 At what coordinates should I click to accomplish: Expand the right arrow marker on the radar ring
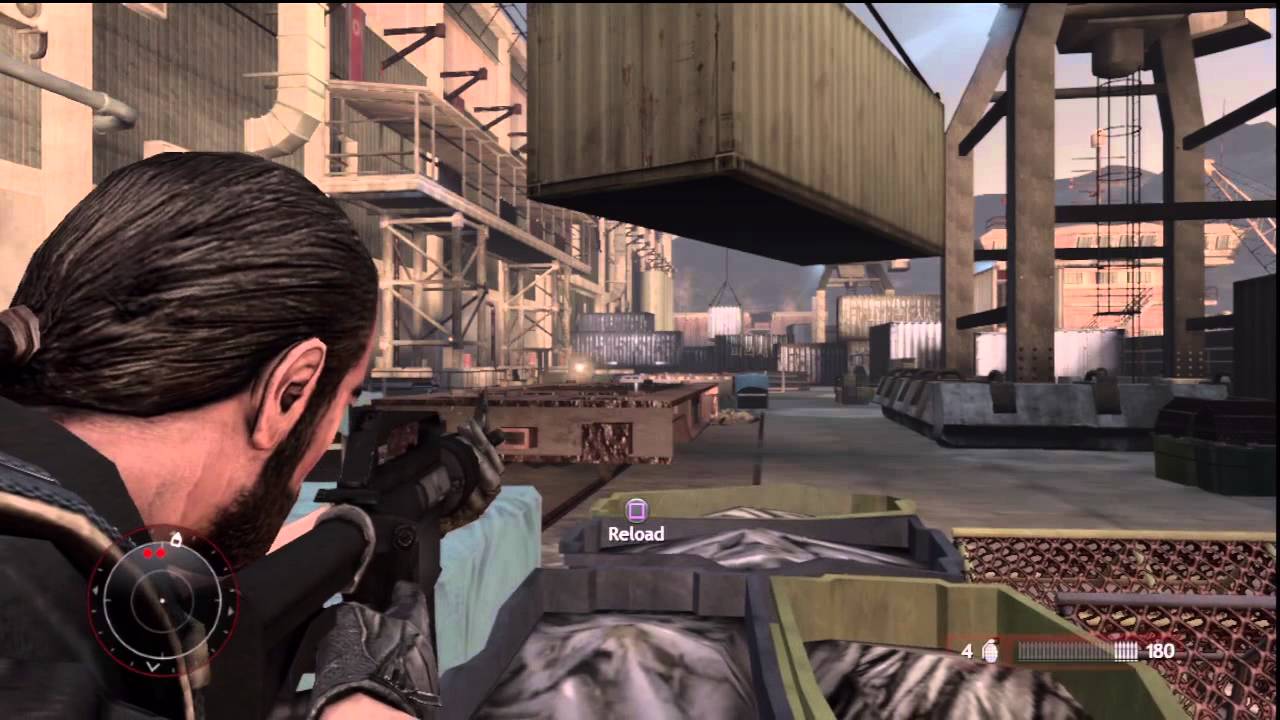point(231,610)
